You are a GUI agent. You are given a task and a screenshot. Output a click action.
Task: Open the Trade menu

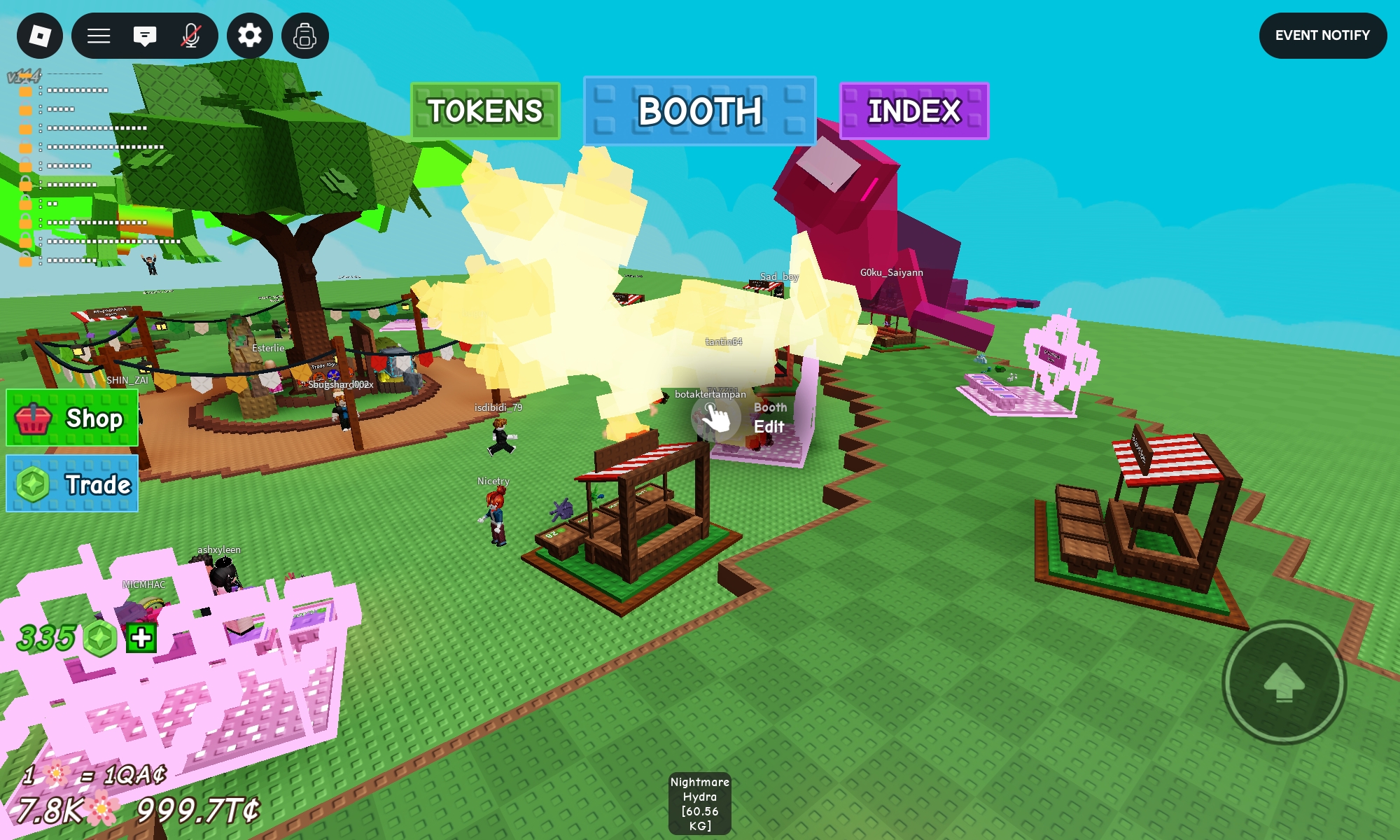72,484
